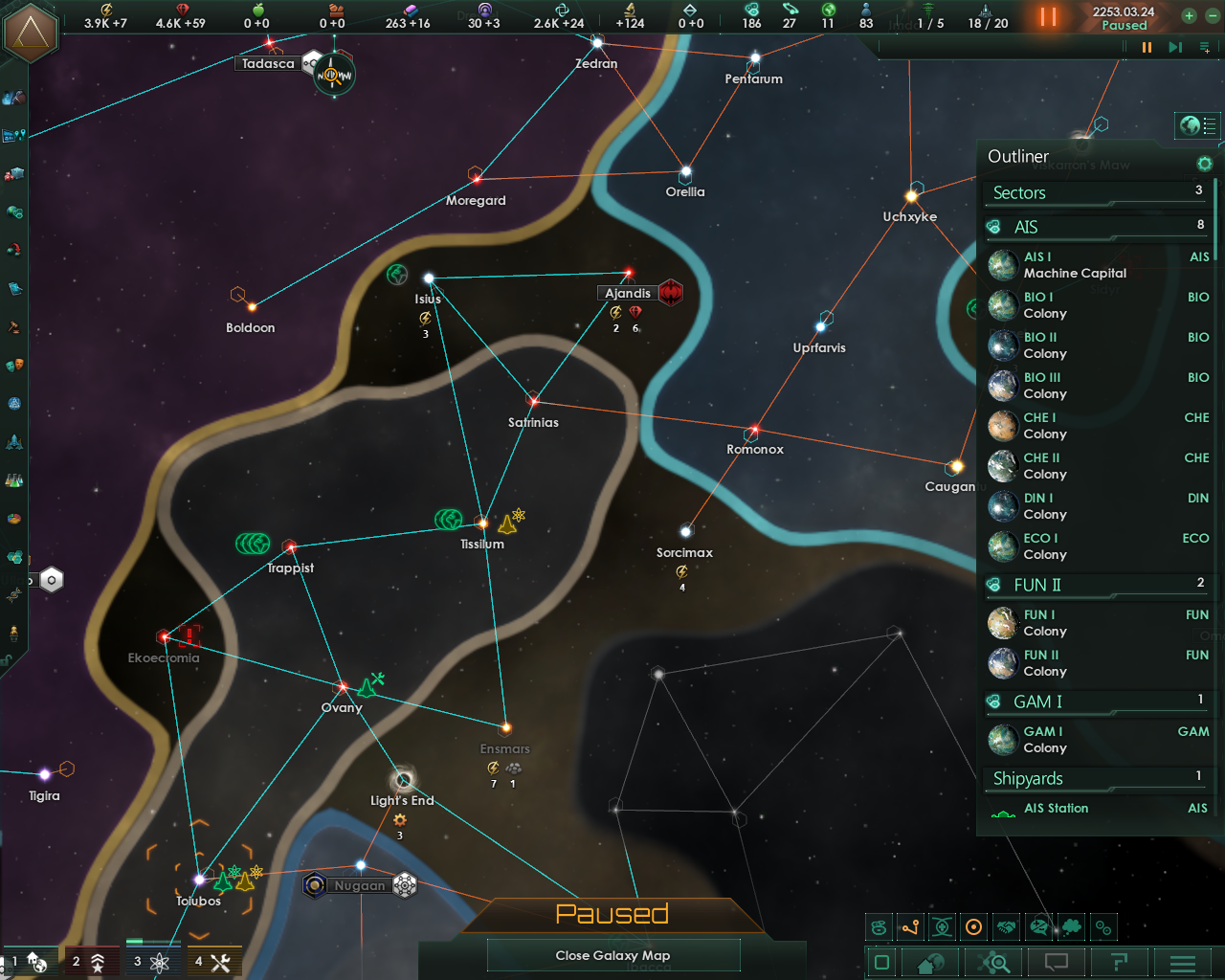Collapse the FUN II sector section
1225x980 pixels.
(1038, 584)
